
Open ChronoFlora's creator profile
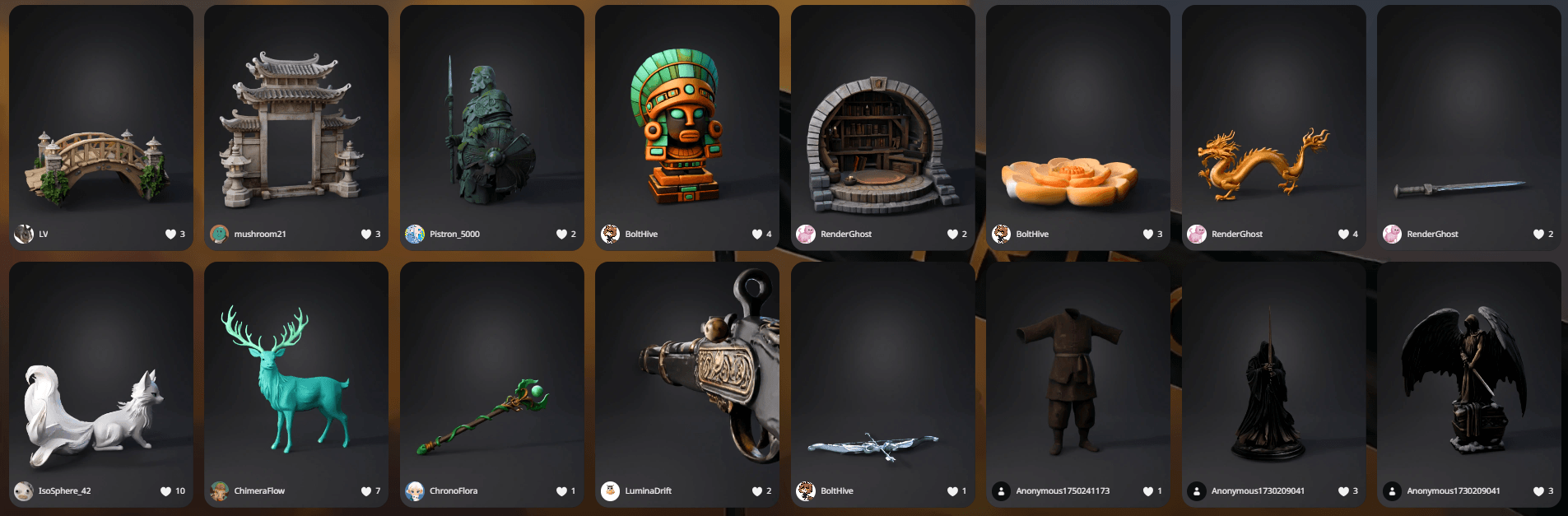click(453, 491)
